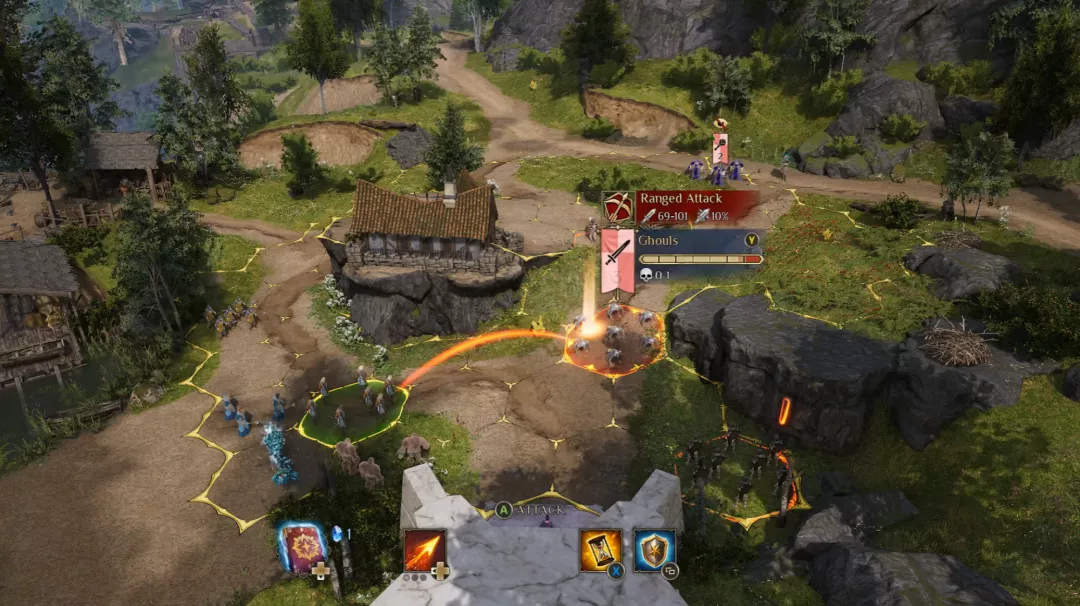Select the shield defend action
Viewport: 1080px width, 606px height.
pyautogui.click(x=654, y=550)
